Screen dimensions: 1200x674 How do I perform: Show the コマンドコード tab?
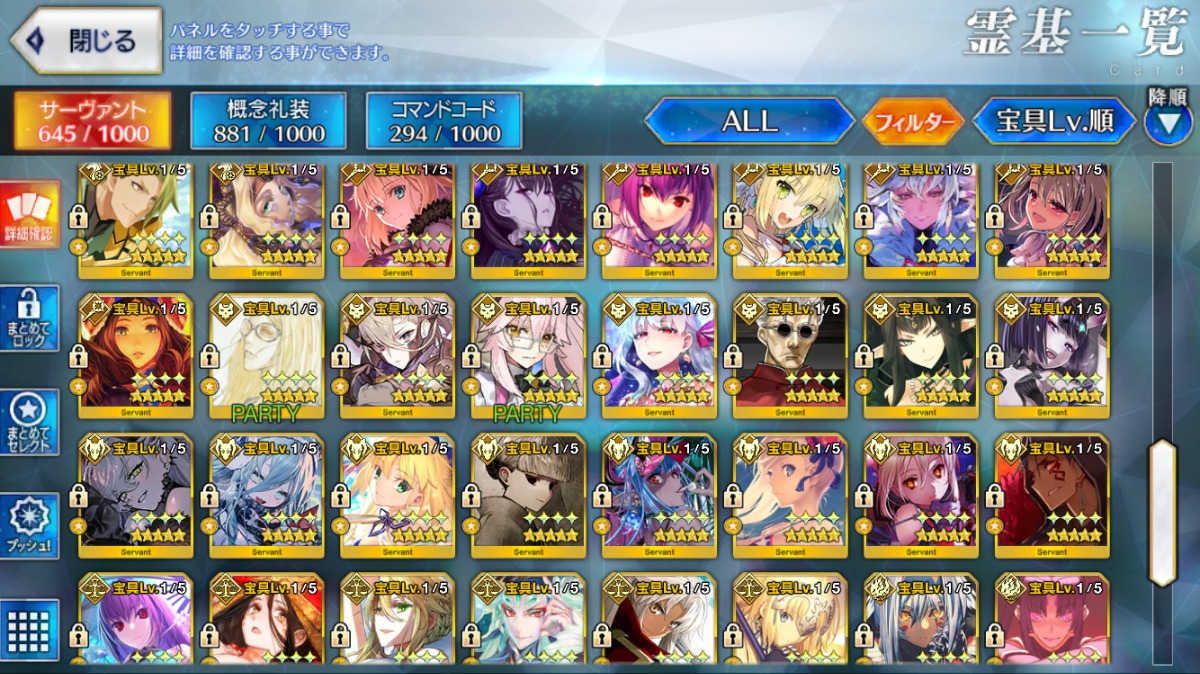click(x=444, y=121)
